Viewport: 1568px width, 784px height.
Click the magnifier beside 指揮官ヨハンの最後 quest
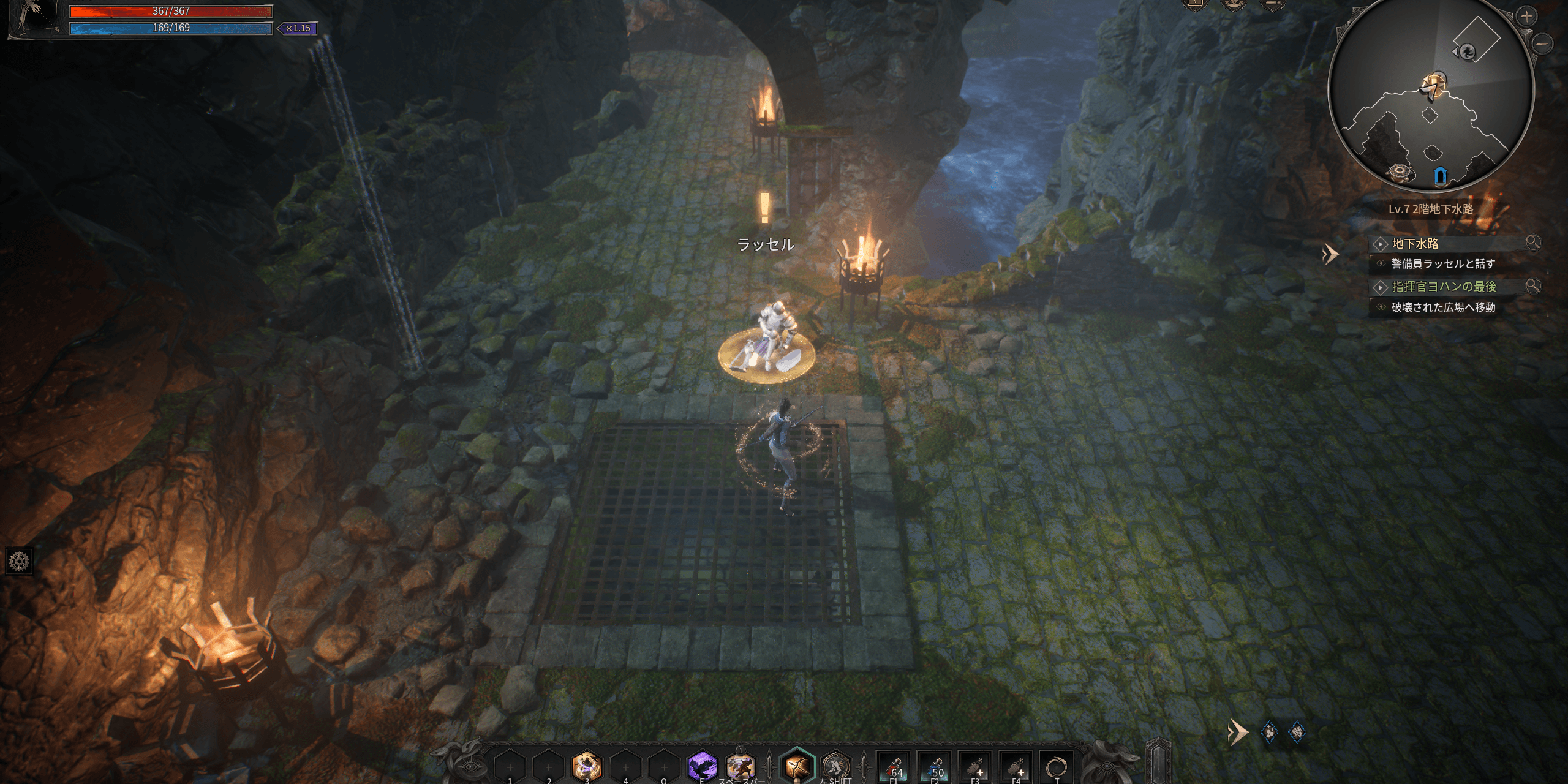pyautogui.click(x=1532, y=285)
